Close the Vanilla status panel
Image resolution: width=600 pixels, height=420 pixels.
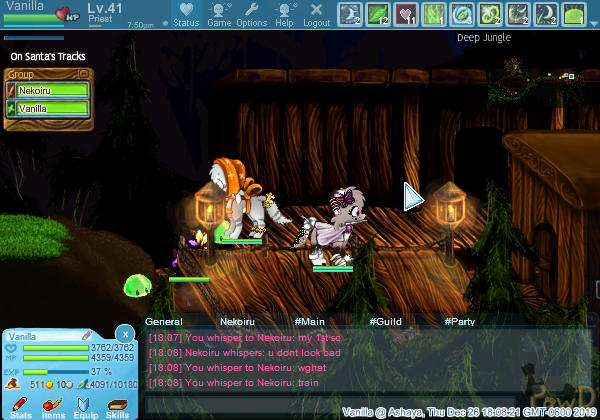coord(124,334)
